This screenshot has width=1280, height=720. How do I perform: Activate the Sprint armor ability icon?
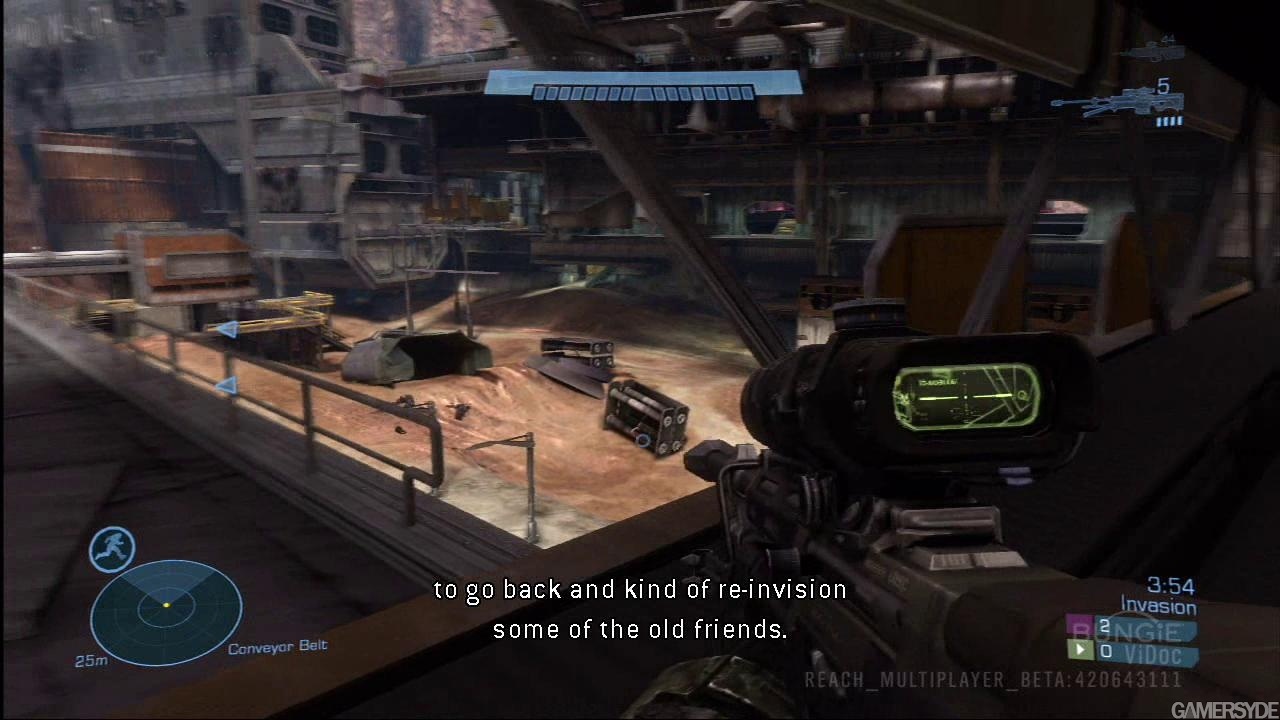[112, 549]
